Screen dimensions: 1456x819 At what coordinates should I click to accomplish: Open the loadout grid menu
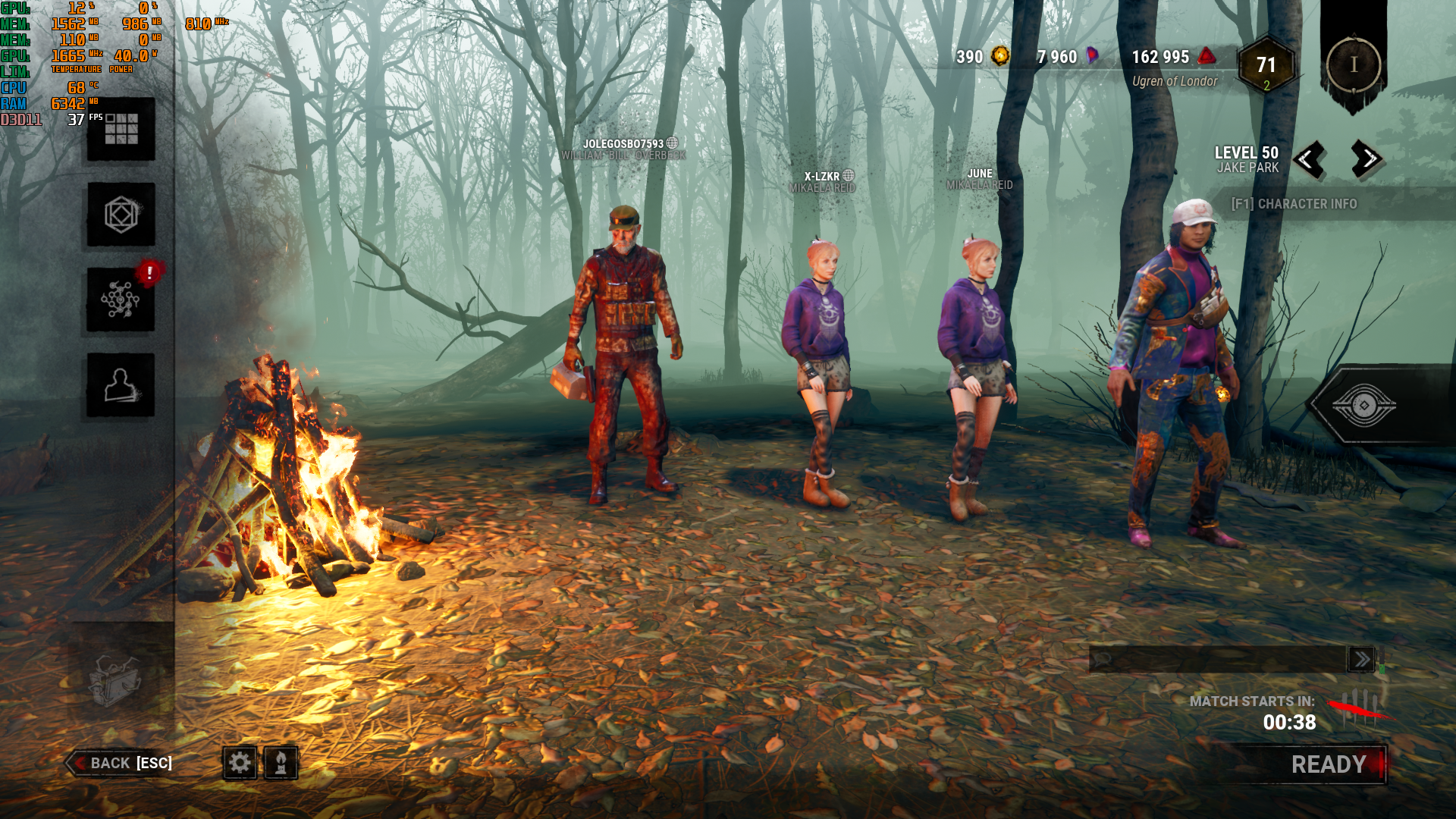(121, 129)
